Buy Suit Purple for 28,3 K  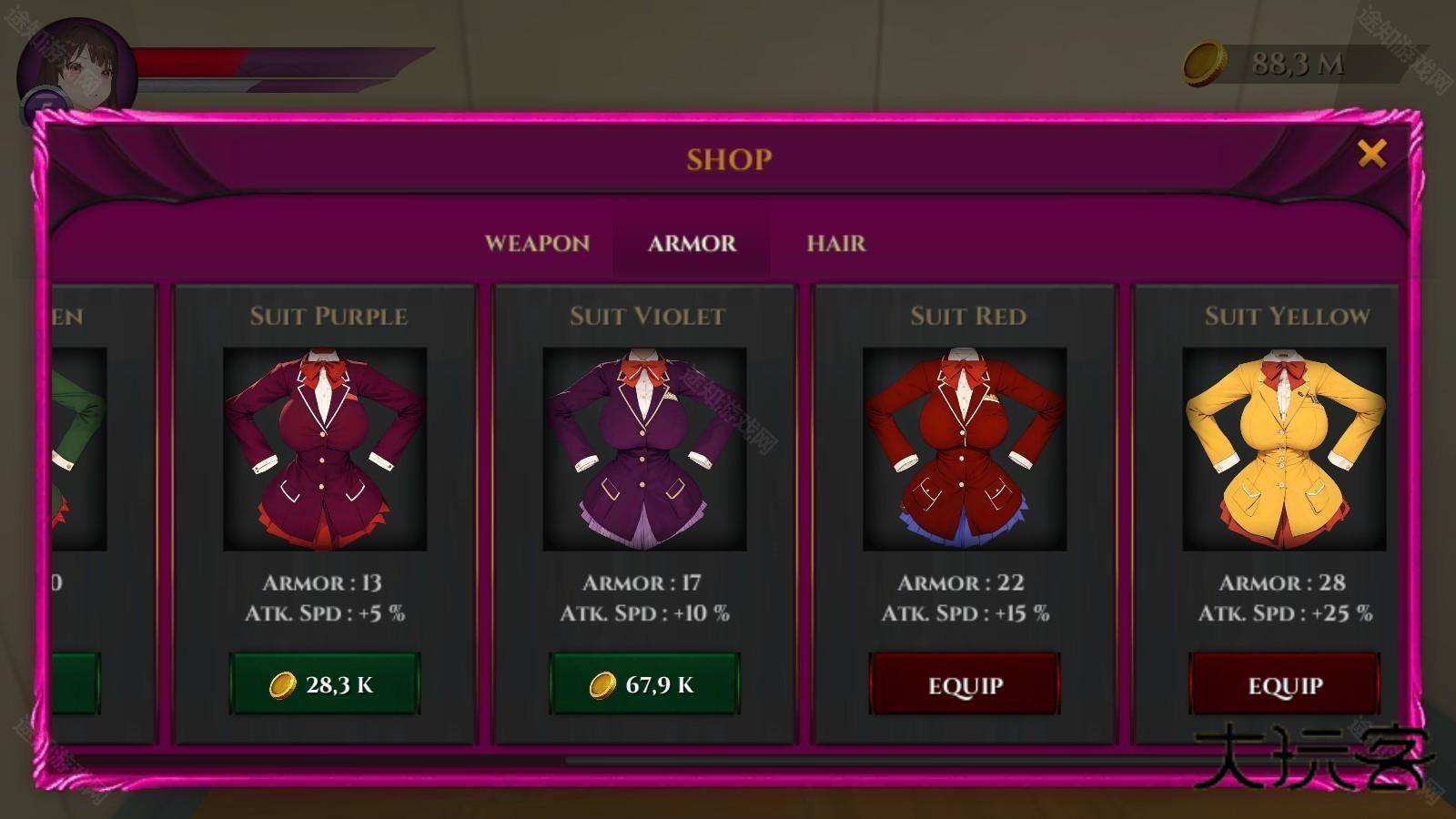coord(324,684)
